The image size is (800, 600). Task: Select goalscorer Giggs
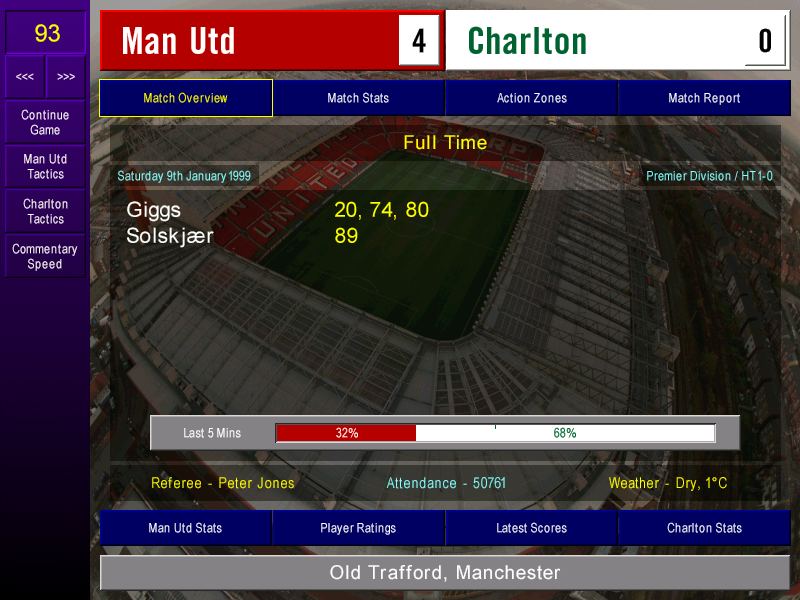point(156,210)
